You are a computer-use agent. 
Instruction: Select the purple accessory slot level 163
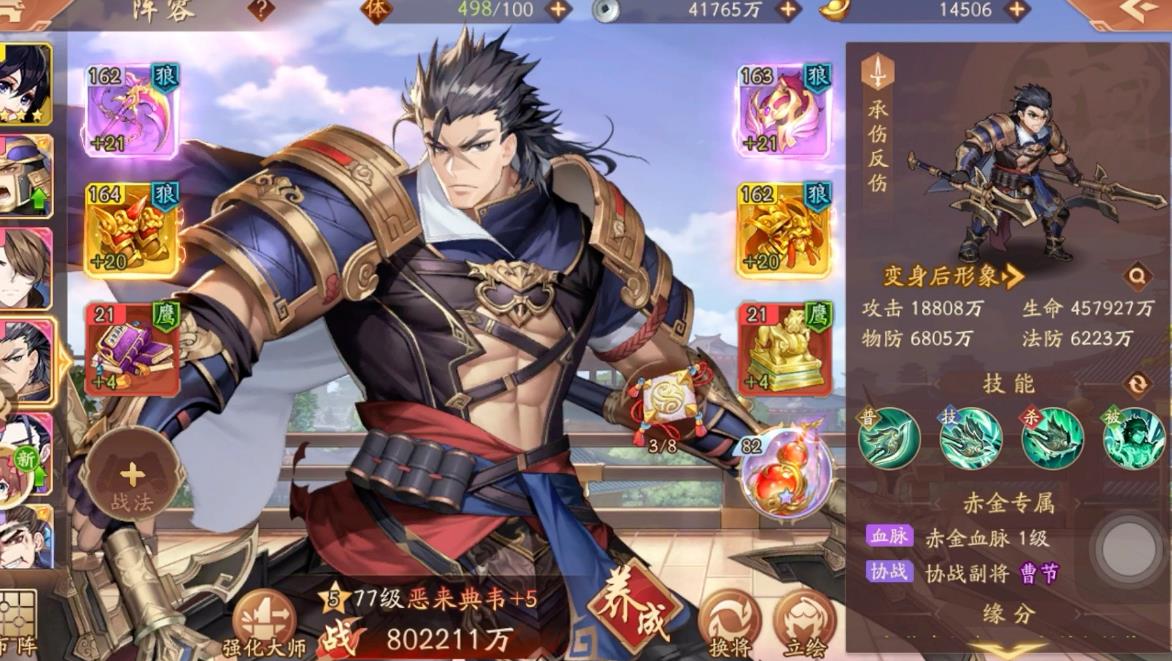pos(784,111)
